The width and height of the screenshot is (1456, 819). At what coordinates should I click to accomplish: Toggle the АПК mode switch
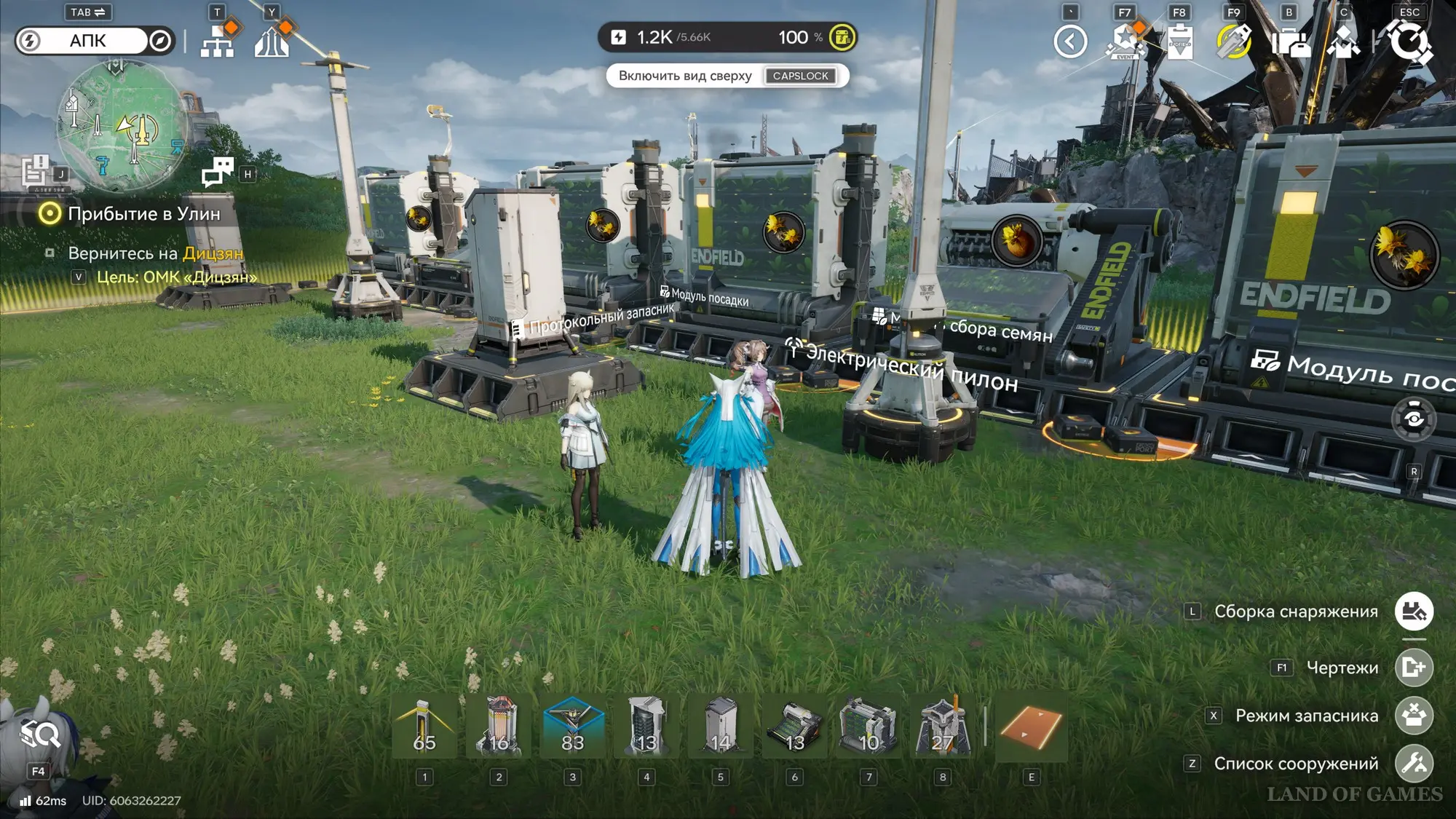tap(95, 41)
